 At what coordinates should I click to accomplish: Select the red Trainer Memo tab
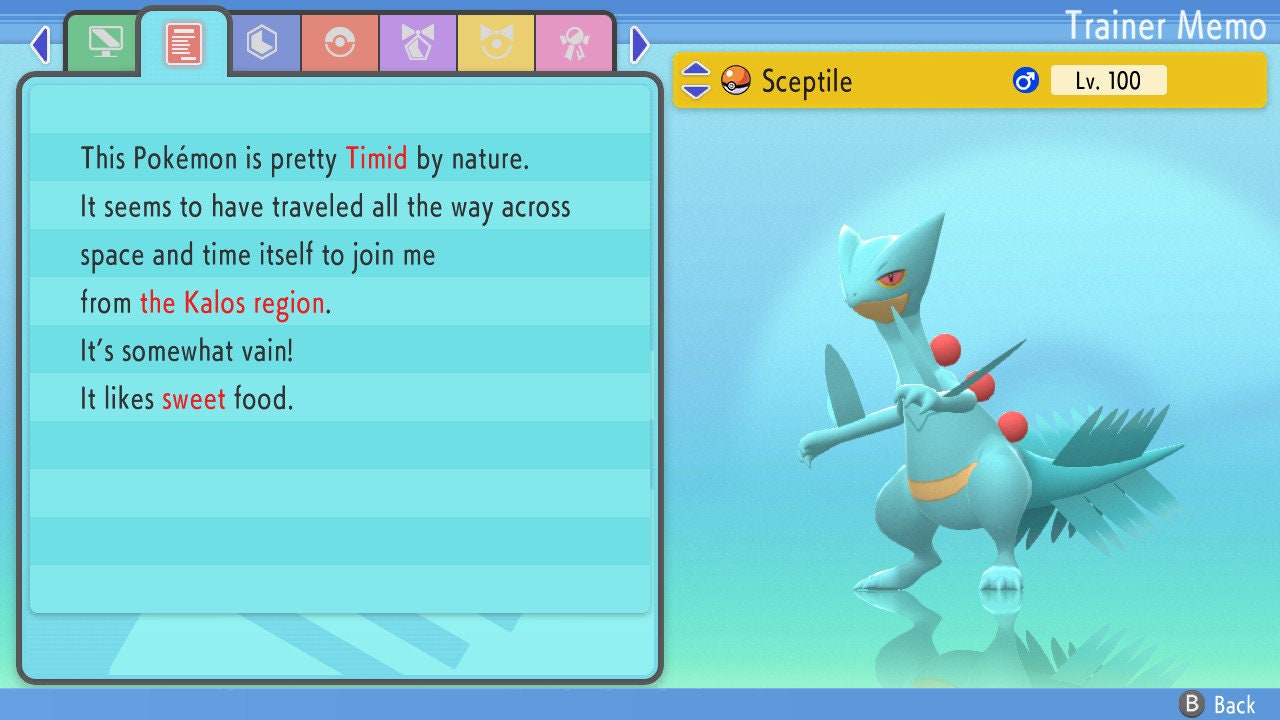pyautogui.click(x=184, y=43)
